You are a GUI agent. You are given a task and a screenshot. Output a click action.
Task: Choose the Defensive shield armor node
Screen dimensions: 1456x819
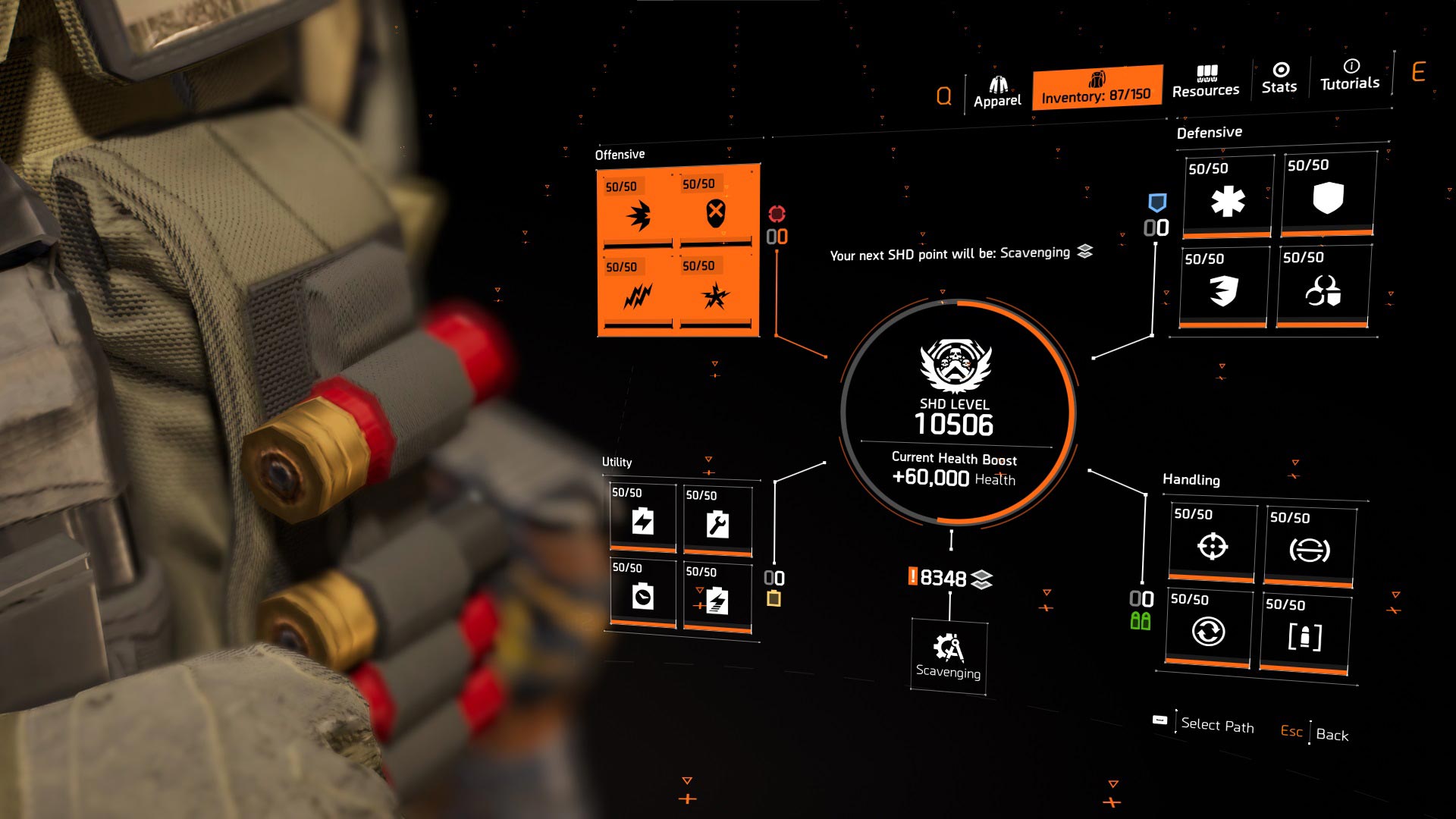tap(1328, 196)
